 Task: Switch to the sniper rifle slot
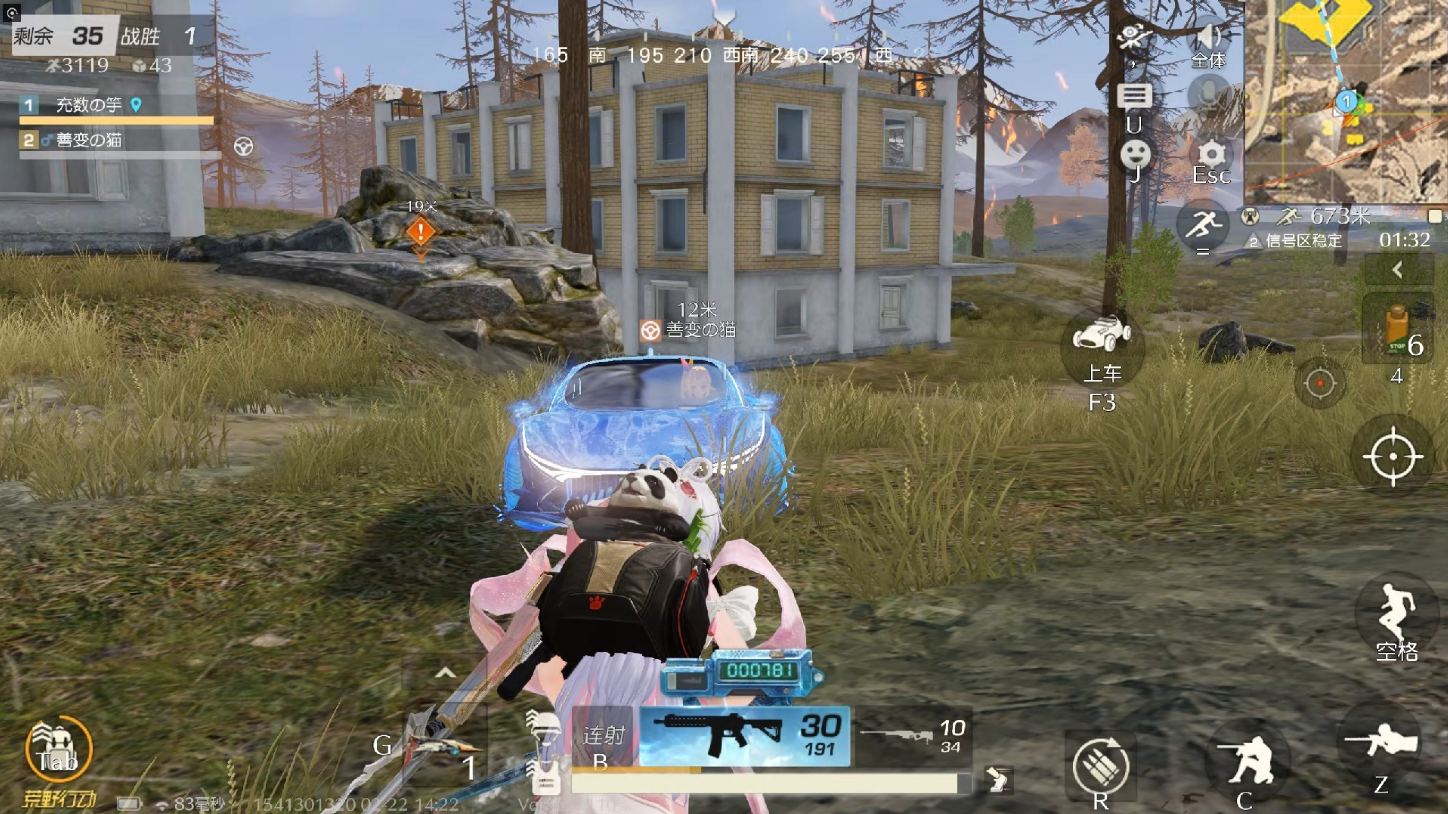(x=912, y=737)
